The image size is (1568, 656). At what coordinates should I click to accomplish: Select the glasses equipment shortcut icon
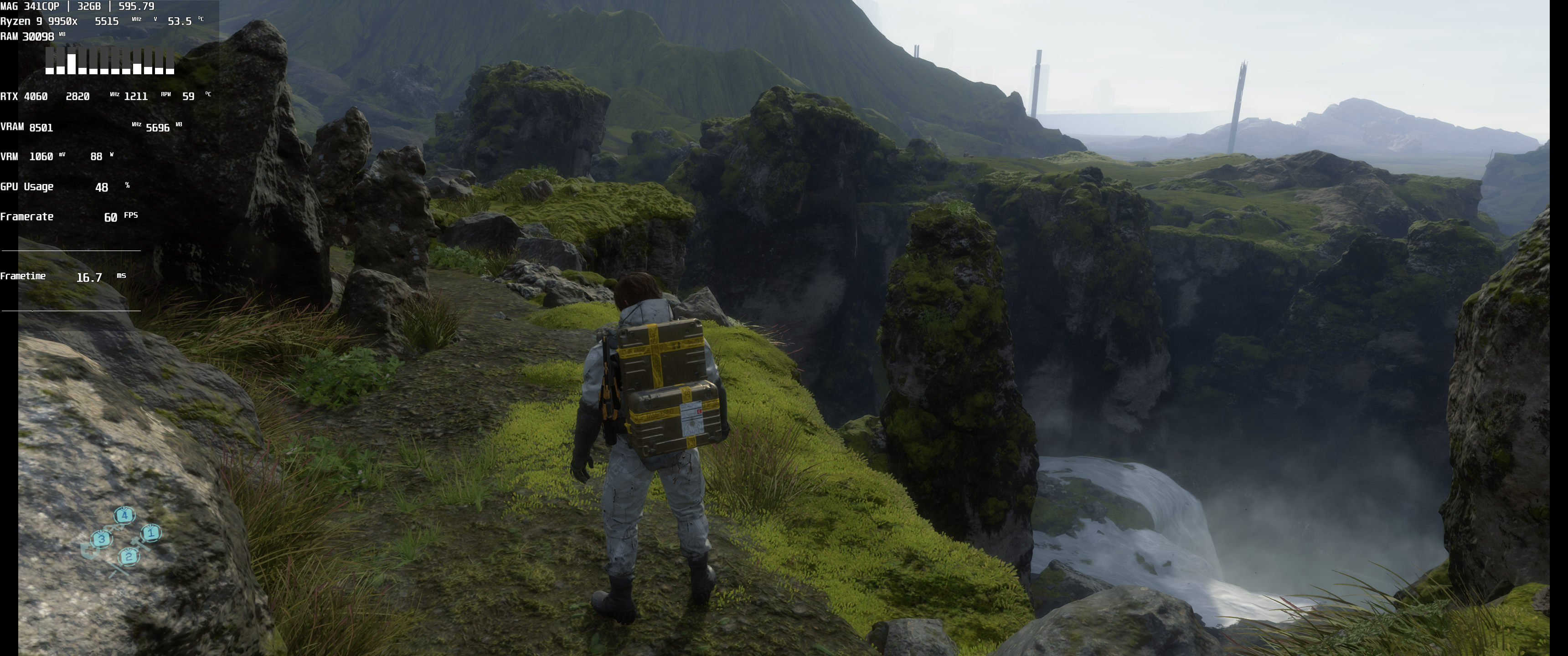pos(114,527)
